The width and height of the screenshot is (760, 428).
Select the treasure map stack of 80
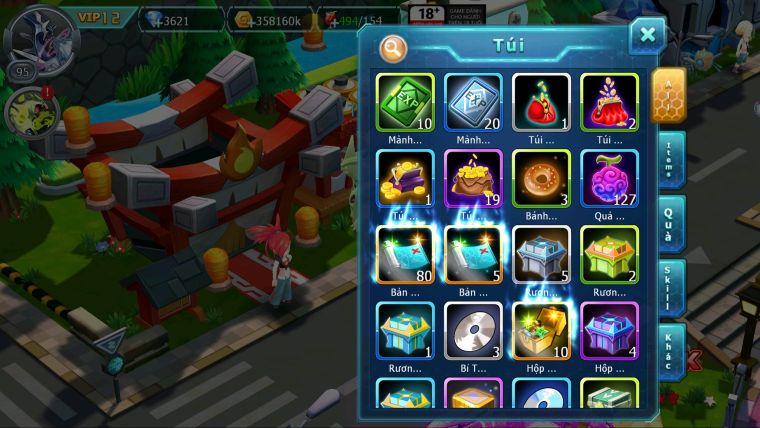[x=406, y=255]
